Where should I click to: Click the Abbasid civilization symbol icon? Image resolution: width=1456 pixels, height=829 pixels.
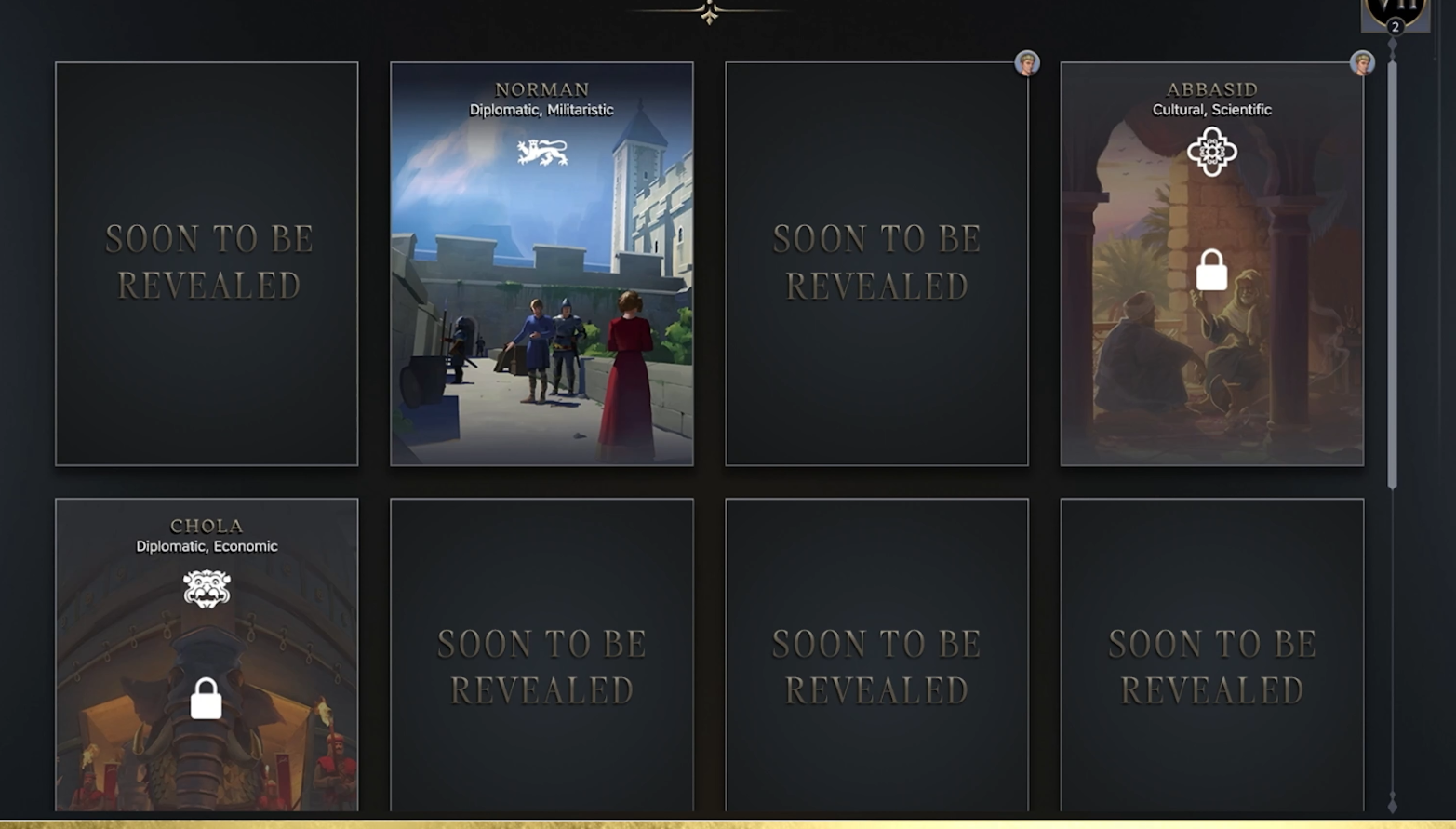(1211, 151)
